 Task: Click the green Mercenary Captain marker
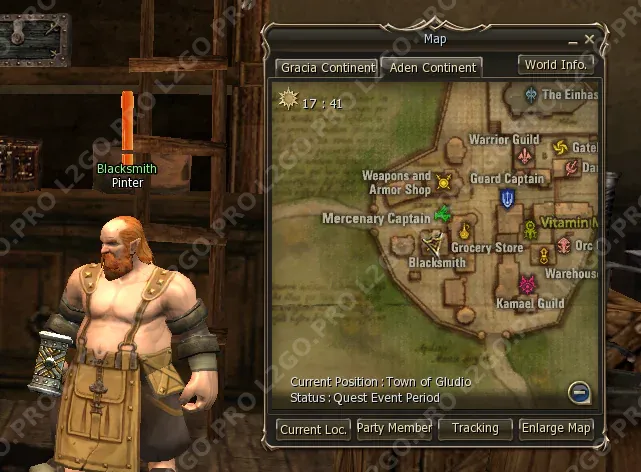(443, 215)
